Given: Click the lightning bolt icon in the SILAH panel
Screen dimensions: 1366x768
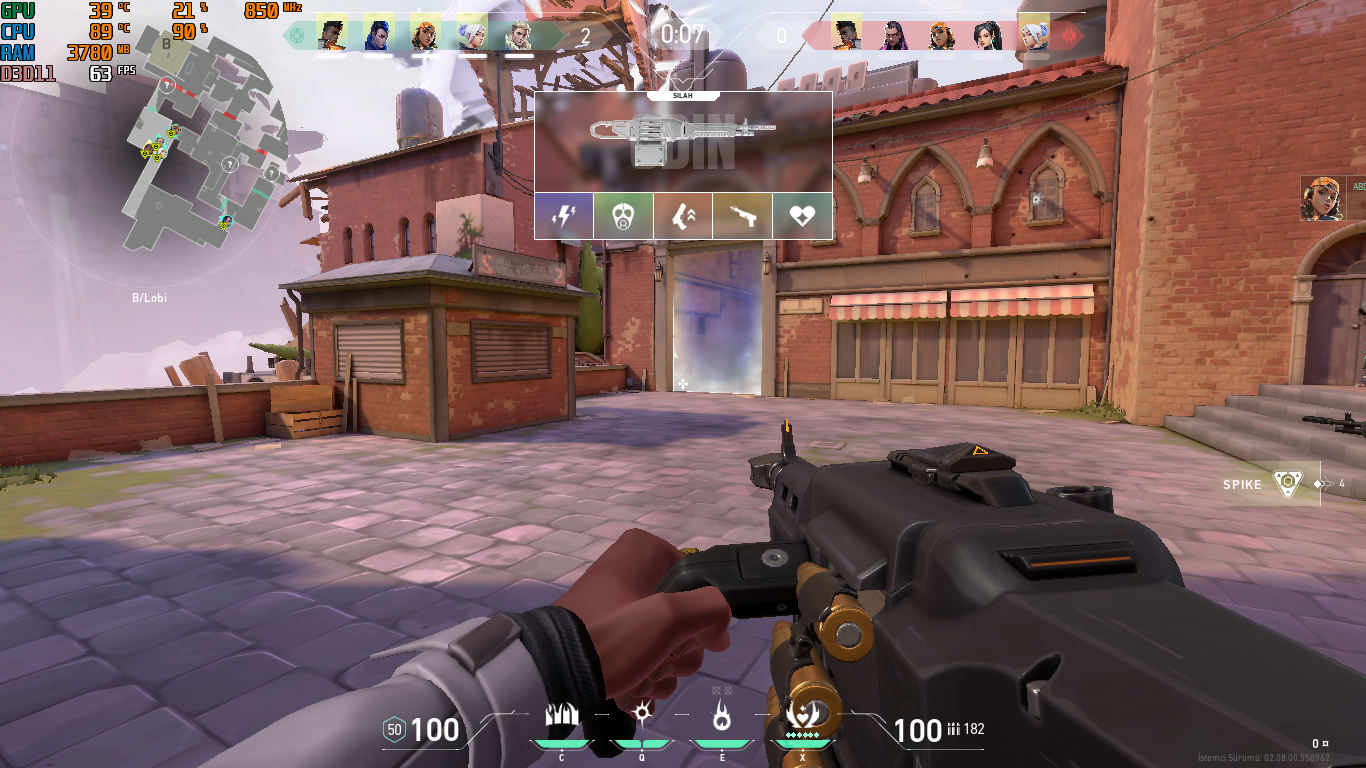Looking at the screenshot, I should coord(563,215).
